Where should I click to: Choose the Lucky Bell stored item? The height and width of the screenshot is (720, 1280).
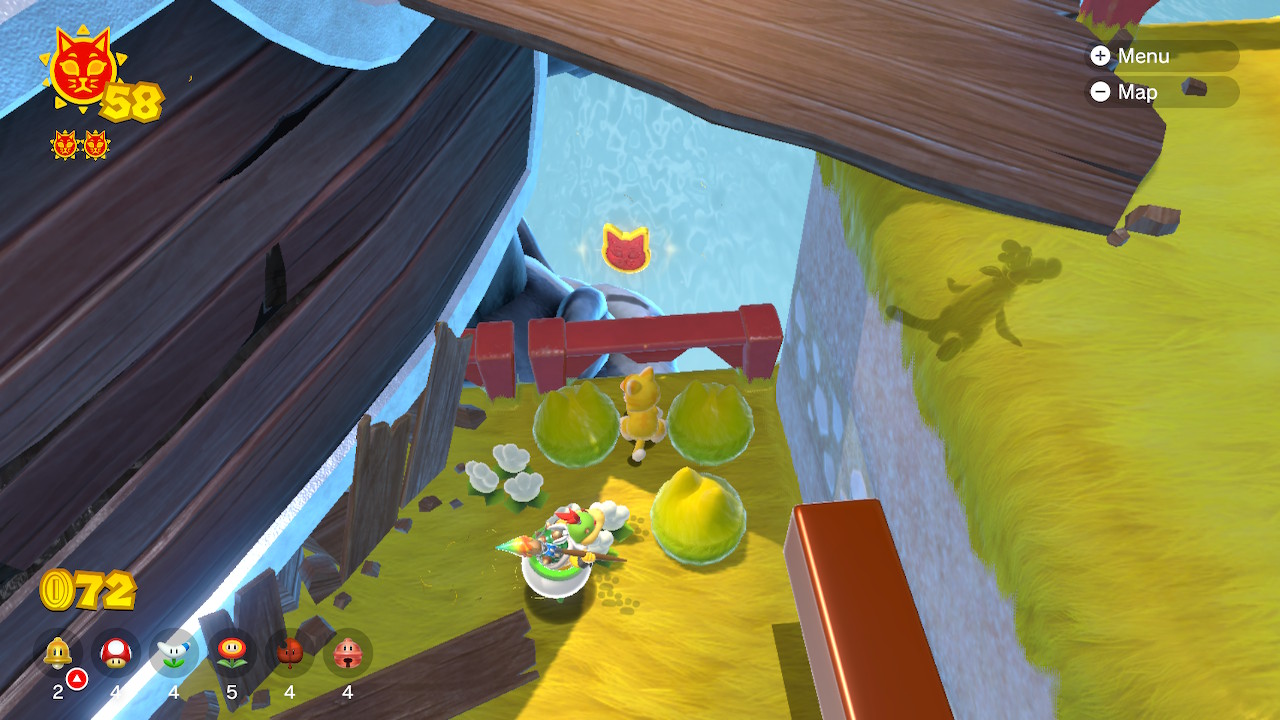[x=348, y=653]
